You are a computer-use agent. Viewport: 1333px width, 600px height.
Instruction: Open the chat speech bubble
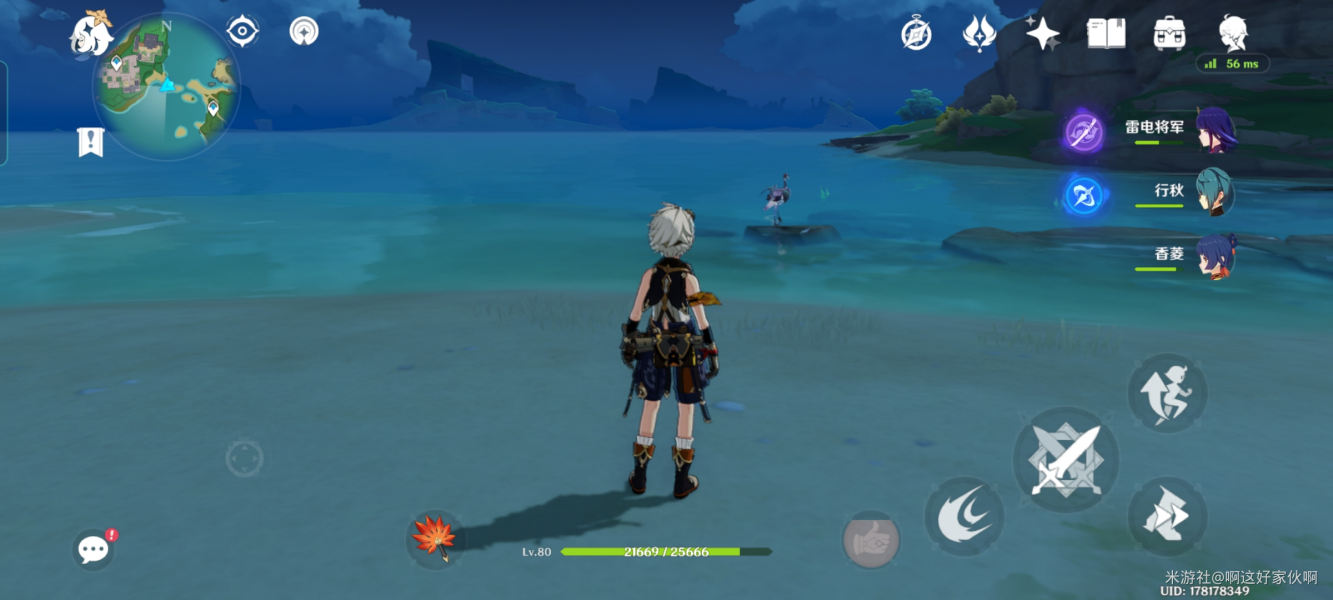coord(93,549)
